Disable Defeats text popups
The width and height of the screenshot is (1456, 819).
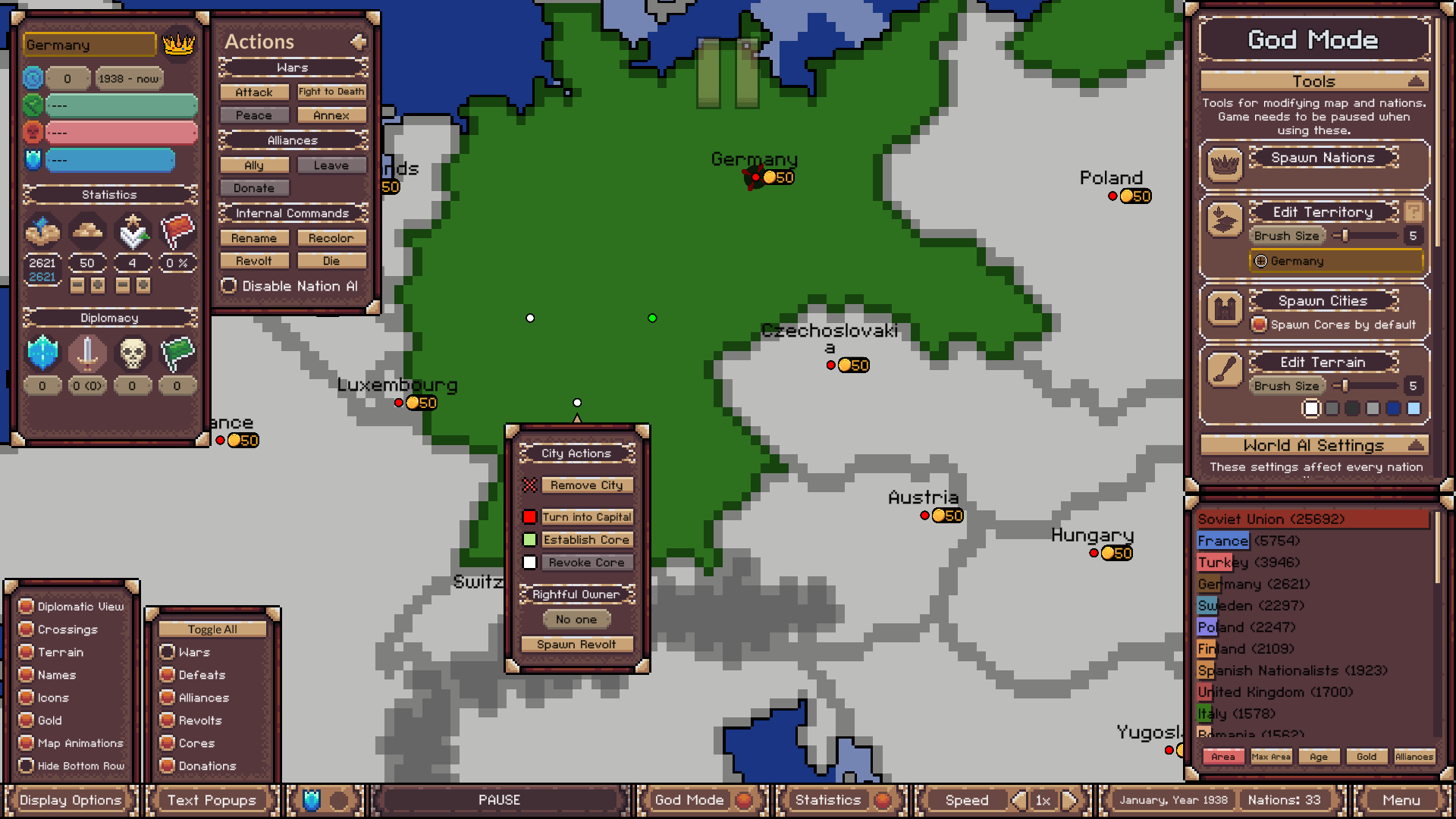168,675
